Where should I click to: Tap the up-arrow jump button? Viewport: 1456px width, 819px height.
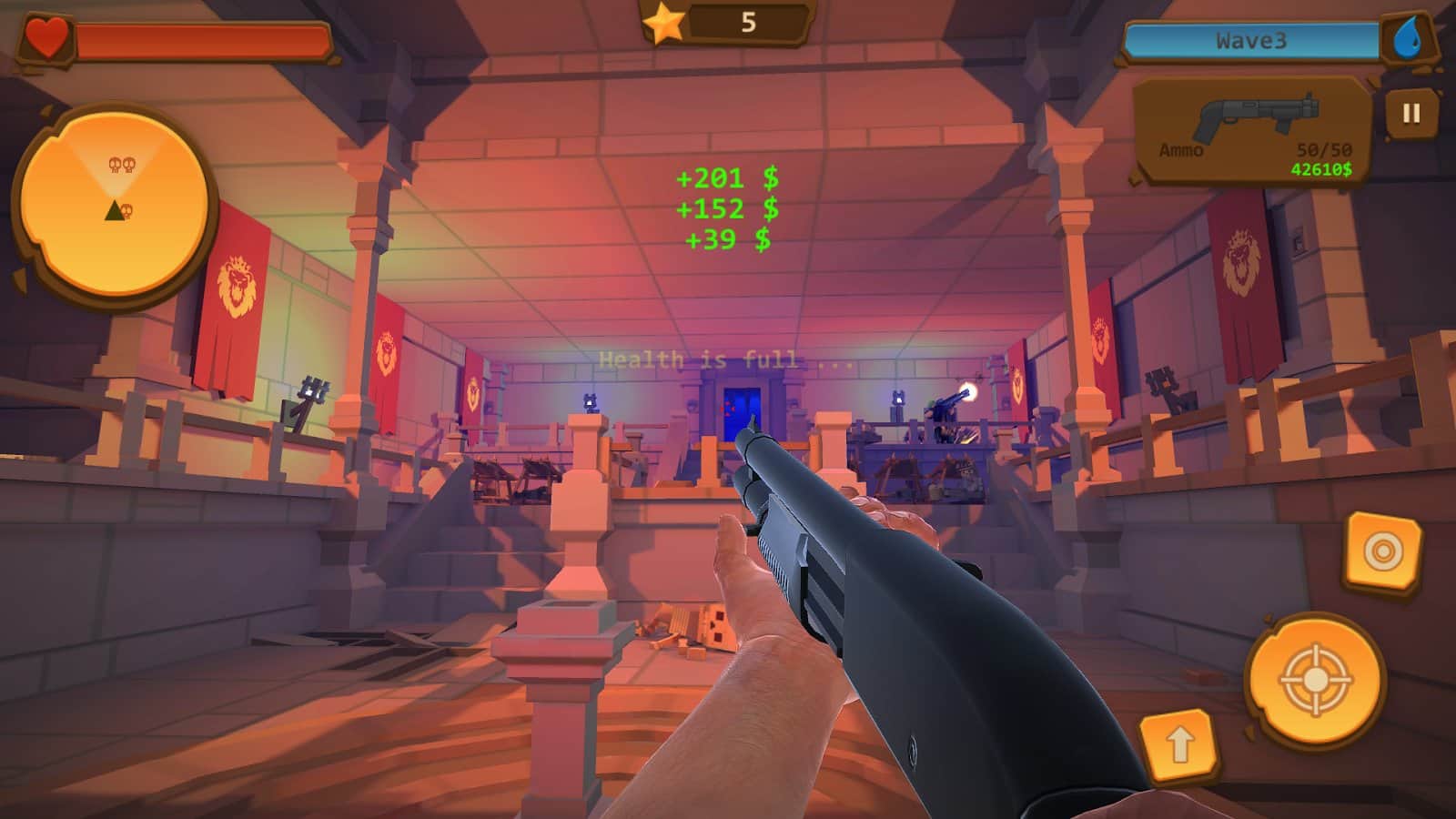coord(1178,745)
